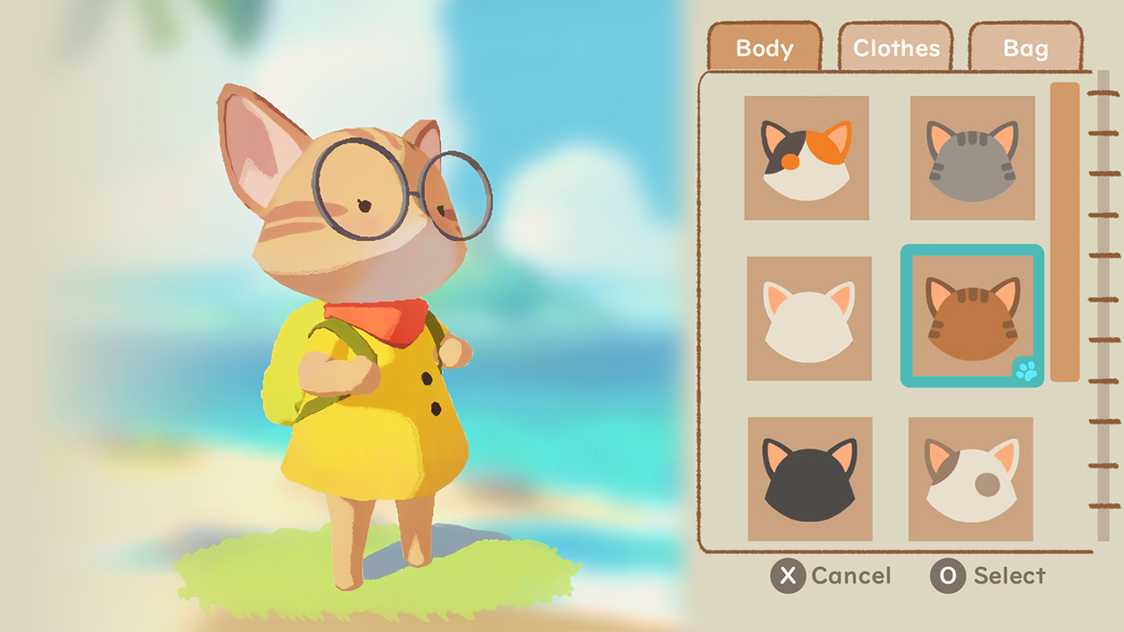Switch to the Body tab
Image resolution: width=1124 pixels, height=632 pixels.
(x=764, y=48)
